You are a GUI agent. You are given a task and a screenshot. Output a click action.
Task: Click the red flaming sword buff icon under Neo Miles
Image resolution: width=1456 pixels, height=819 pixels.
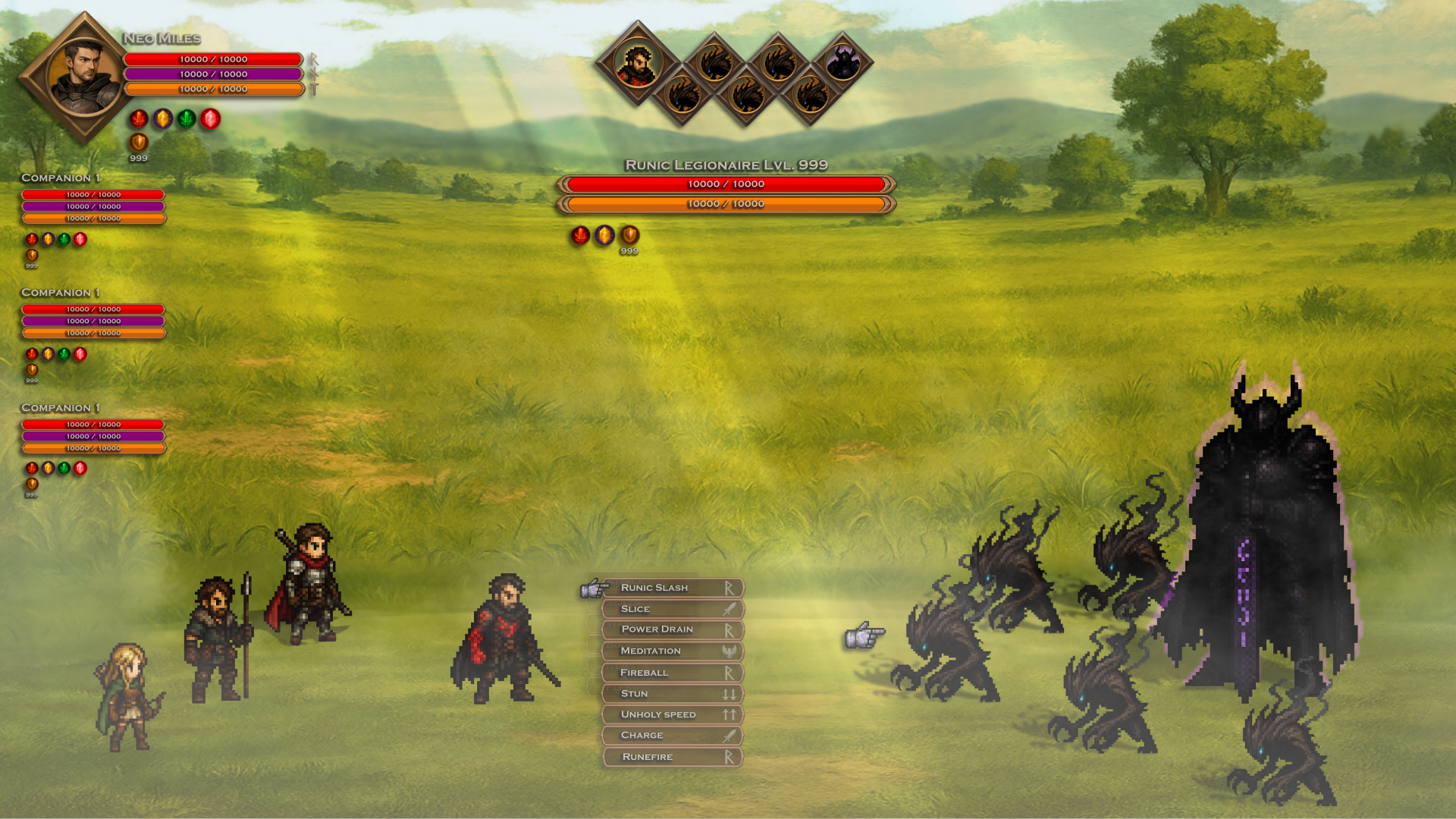(139, 118)
